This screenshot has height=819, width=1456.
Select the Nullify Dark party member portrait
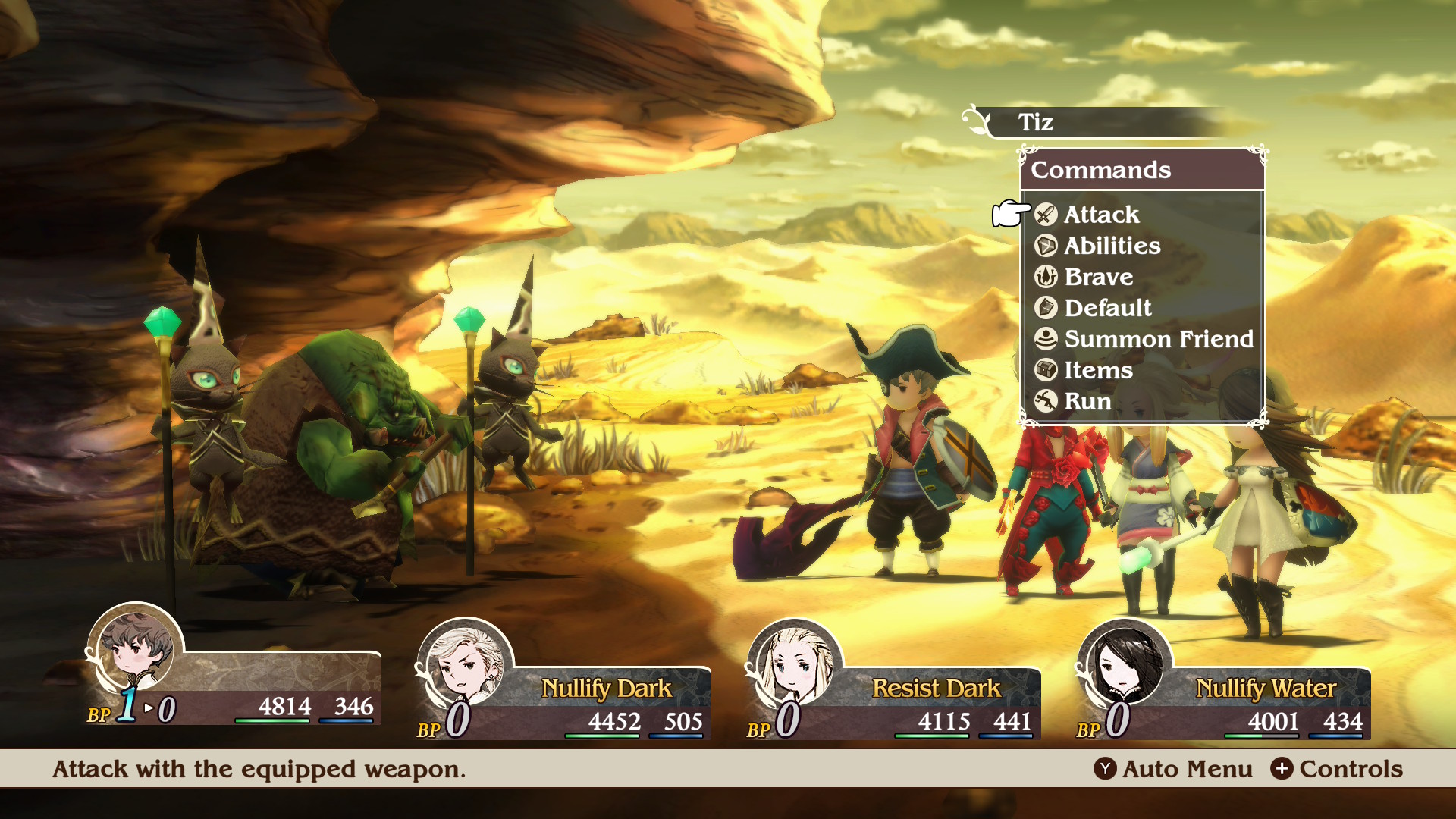465,664
